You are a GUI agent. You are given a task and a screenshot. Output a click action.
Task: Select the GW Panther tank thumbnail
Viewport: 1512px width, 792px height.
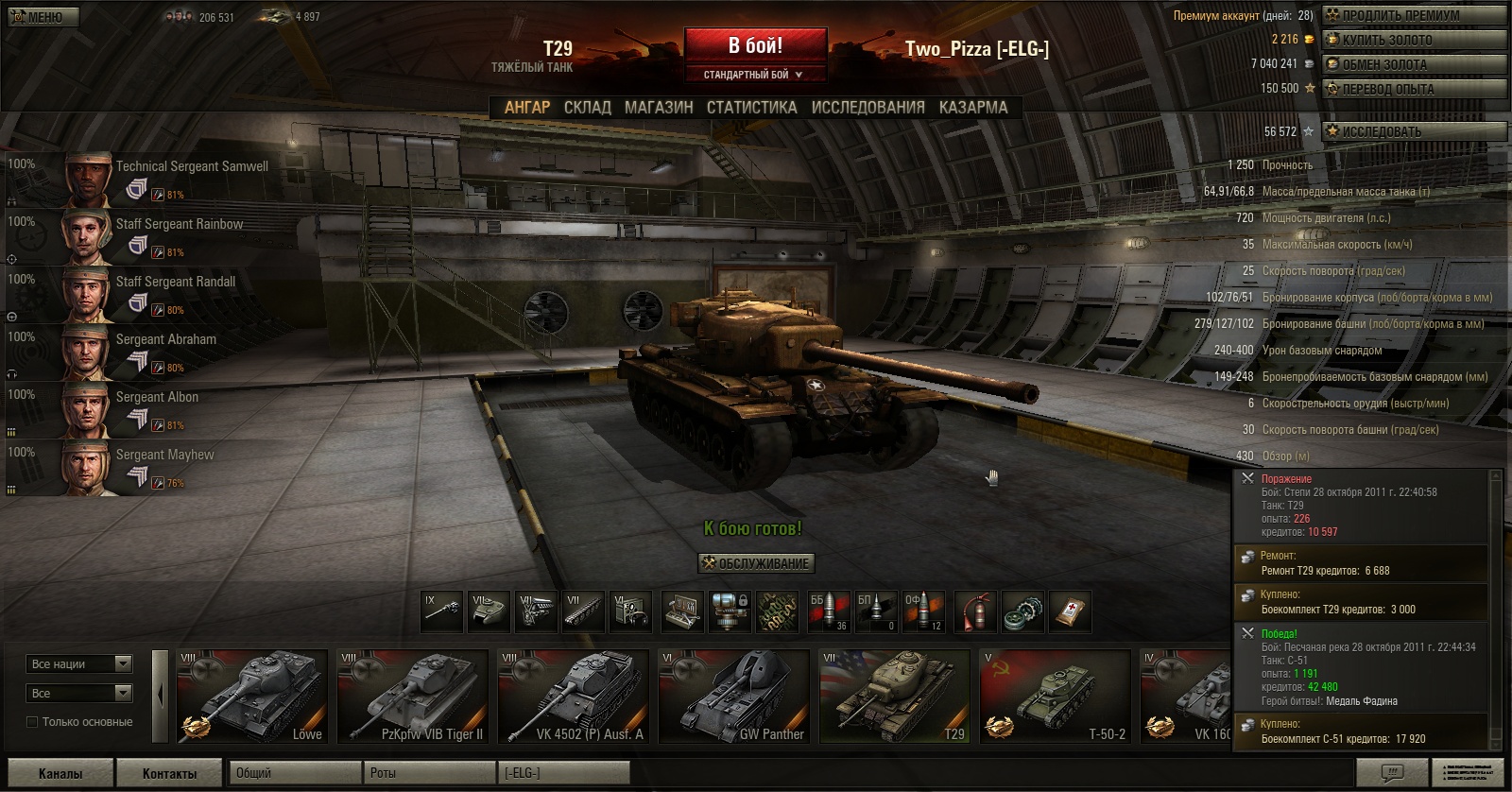point(734,696)
